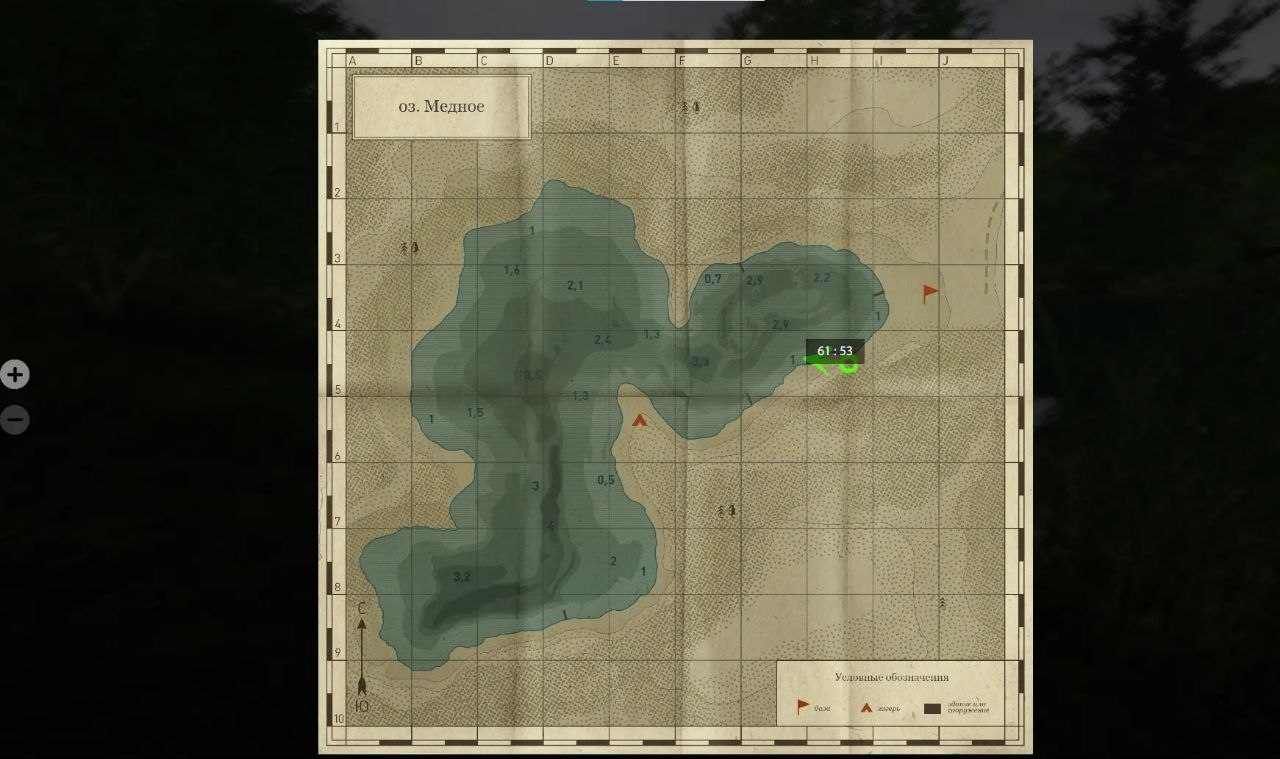The height and width of the screenshot is (759, 1280).
Task: Select the tent camp marker by the lake shore
Action: point(640,418)
